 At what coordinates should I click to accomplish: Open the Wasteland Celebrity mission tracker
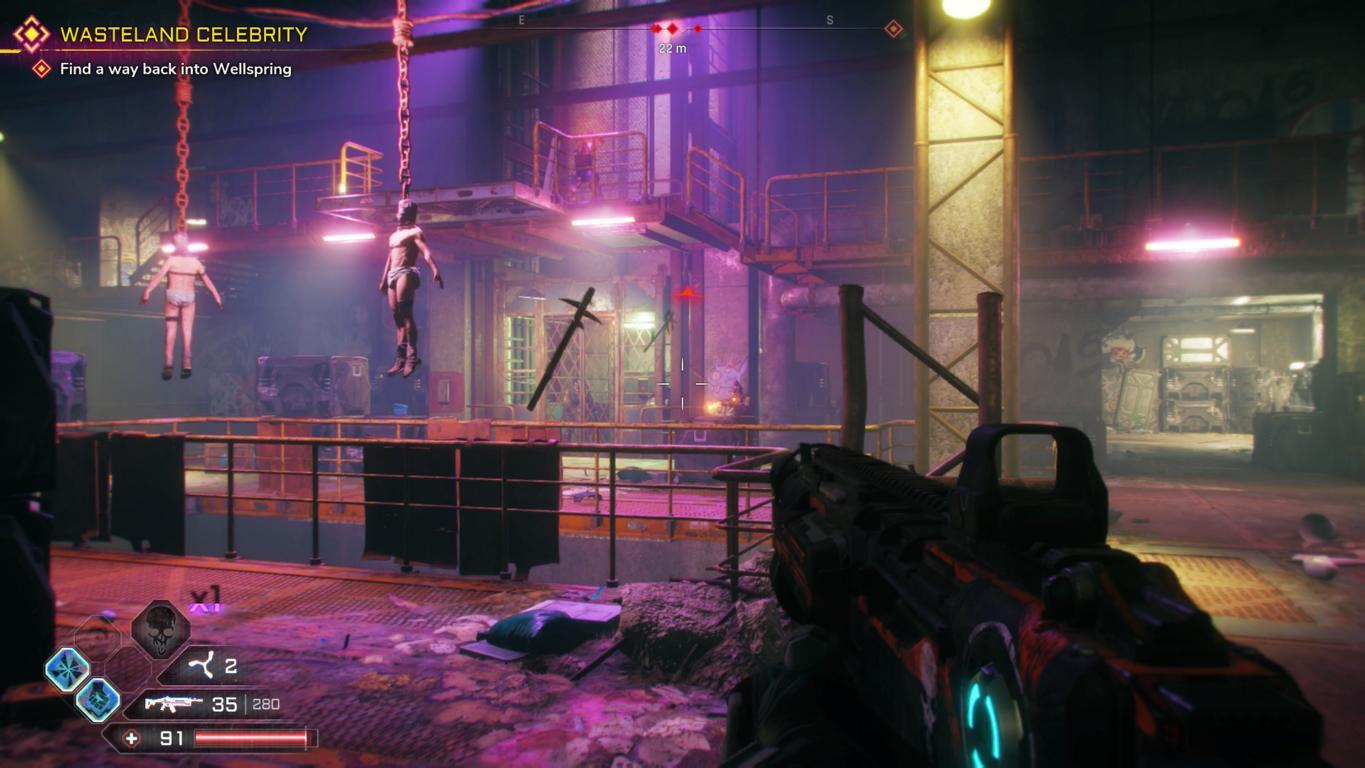183,35
